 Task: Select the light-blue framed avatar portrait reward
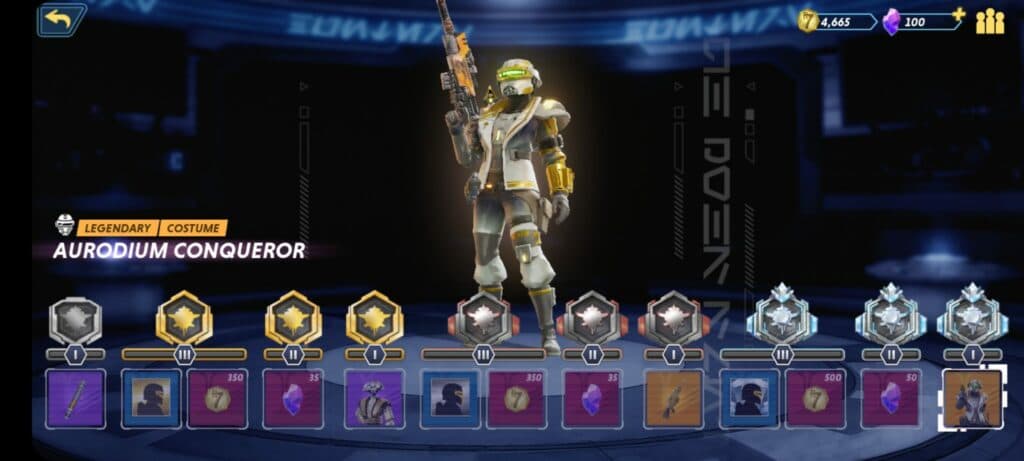coord(749,398)
